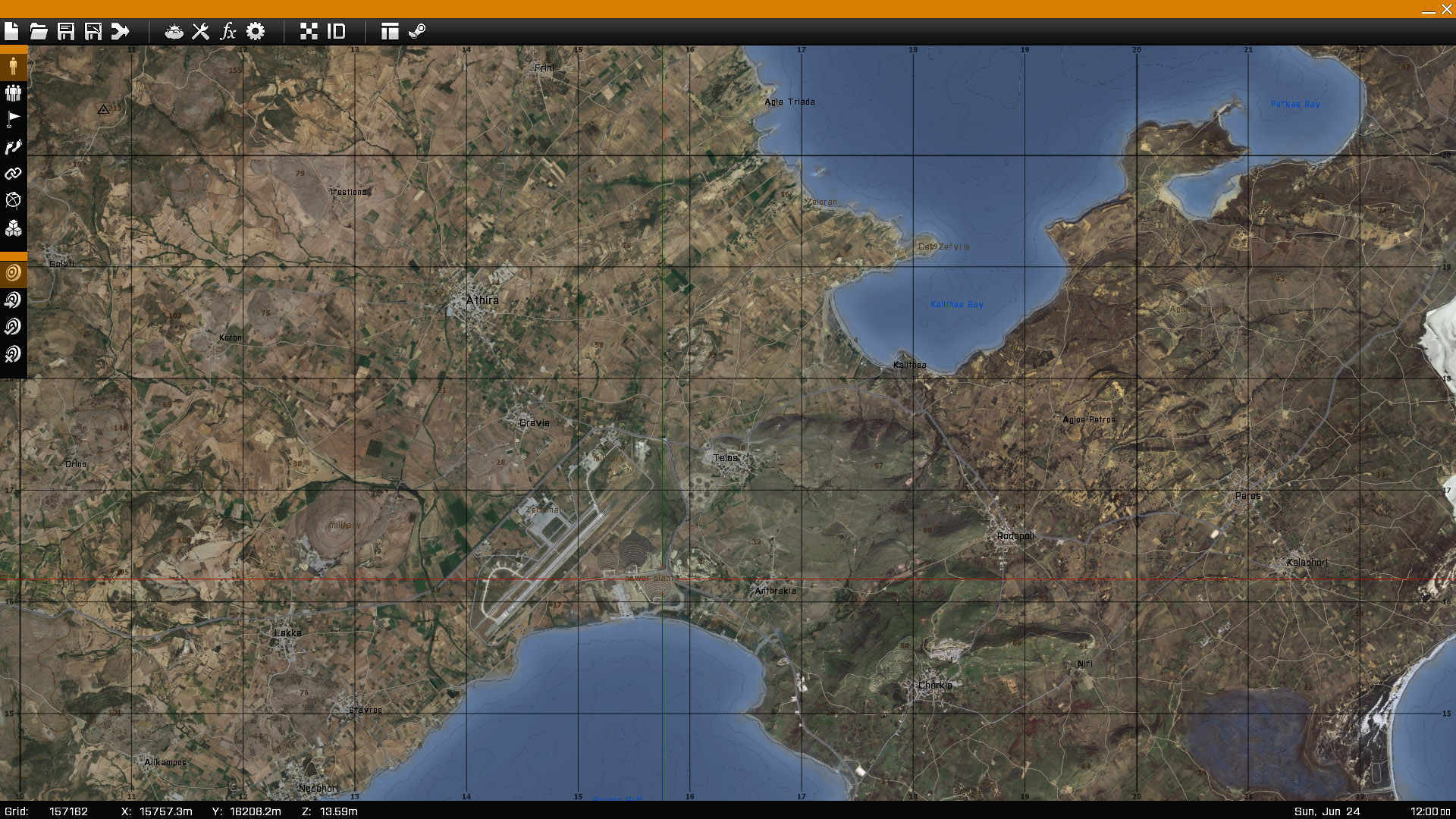Choose Save As, the floppy disk with pencil
The height and width of the screenshot is (819, 1456).
pyautogui.click(x=93, y=31)
